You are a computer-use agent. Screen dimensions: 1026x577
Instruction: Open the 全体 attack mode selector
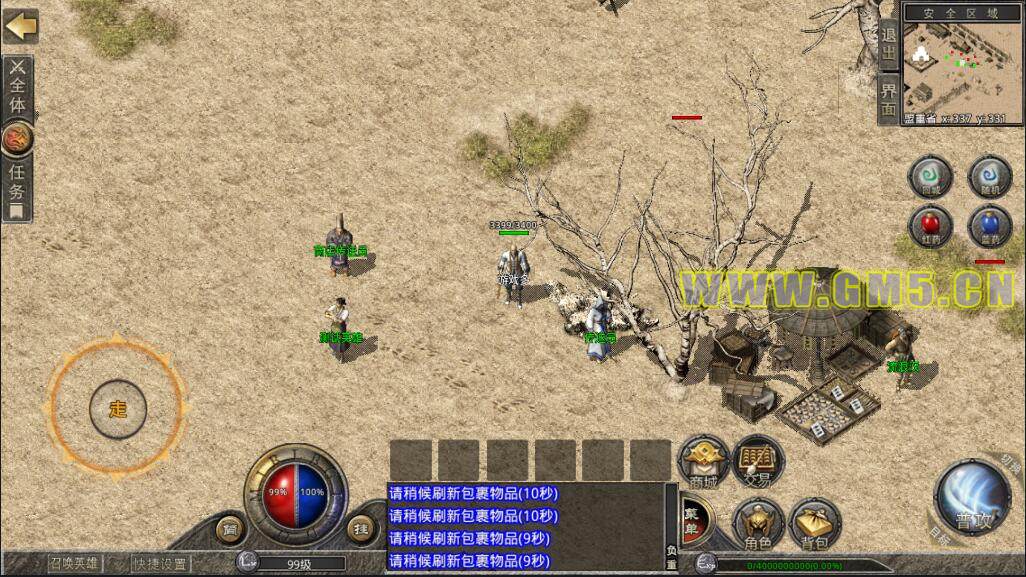click(17, 88)
